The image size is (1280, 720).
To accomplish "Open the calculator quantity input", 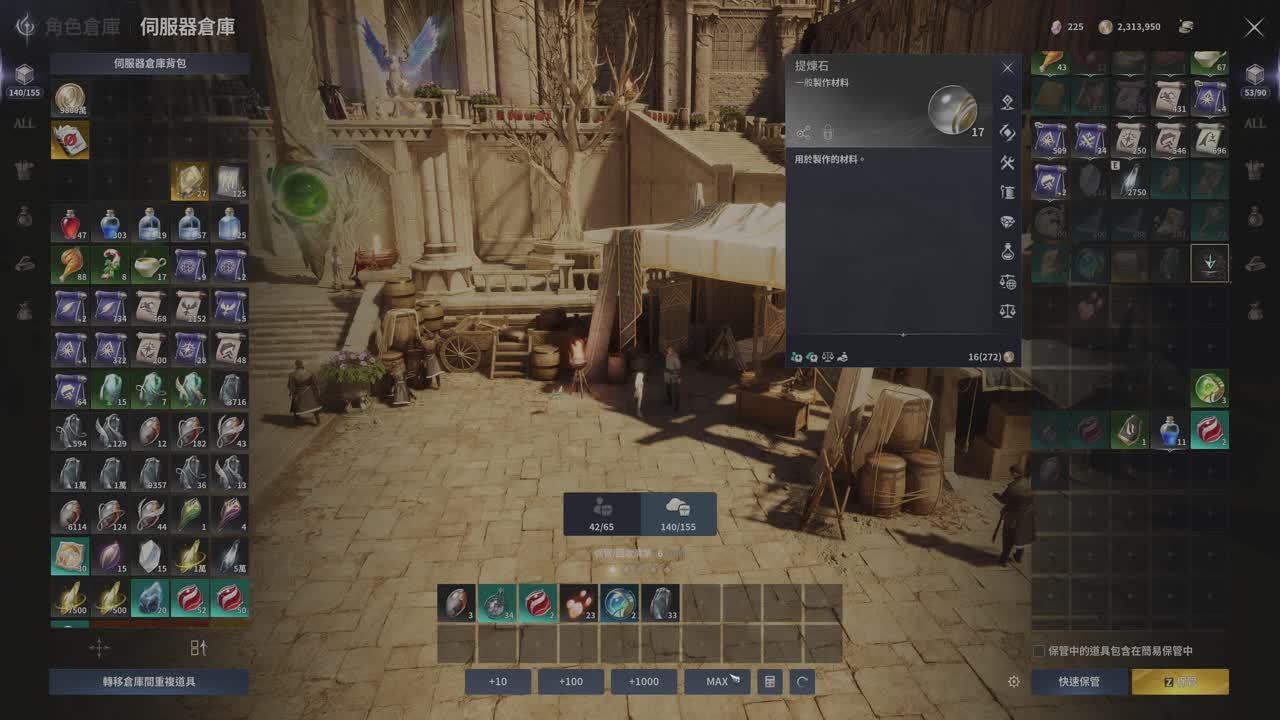I will pyautogui.click(x=769, y=682).
